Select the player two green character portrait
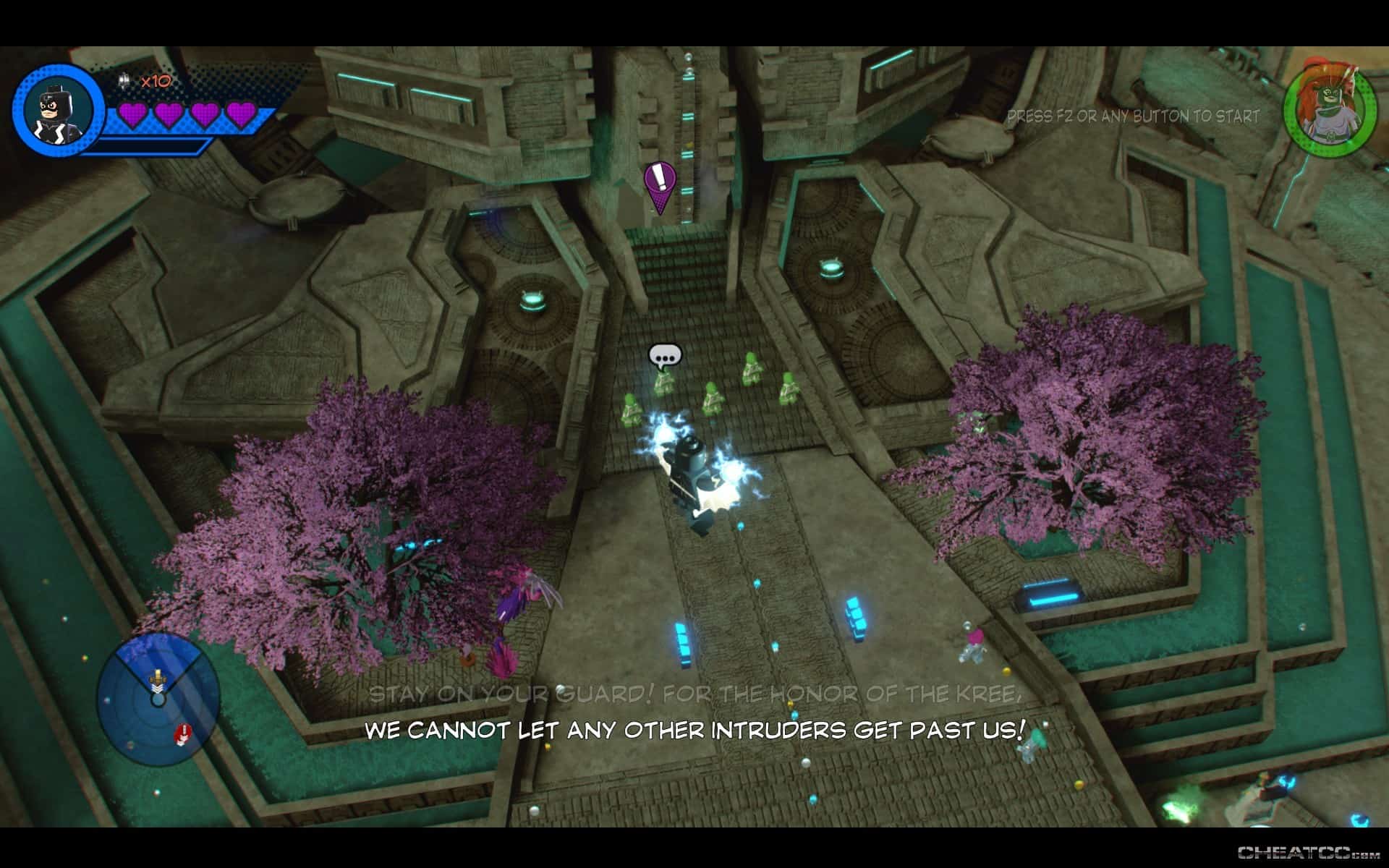The image size is (1389, 868). coord(1329,109)
